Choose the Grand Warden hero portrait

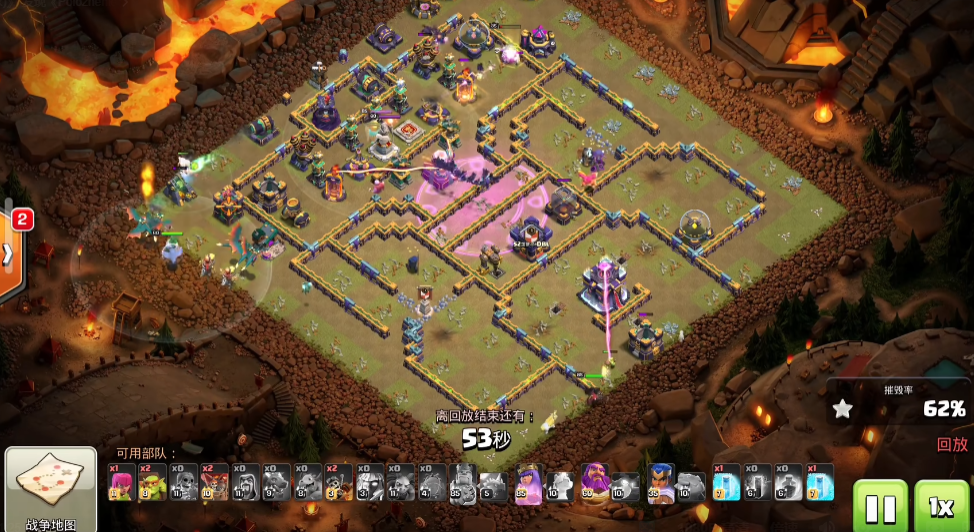coord(594,482)
